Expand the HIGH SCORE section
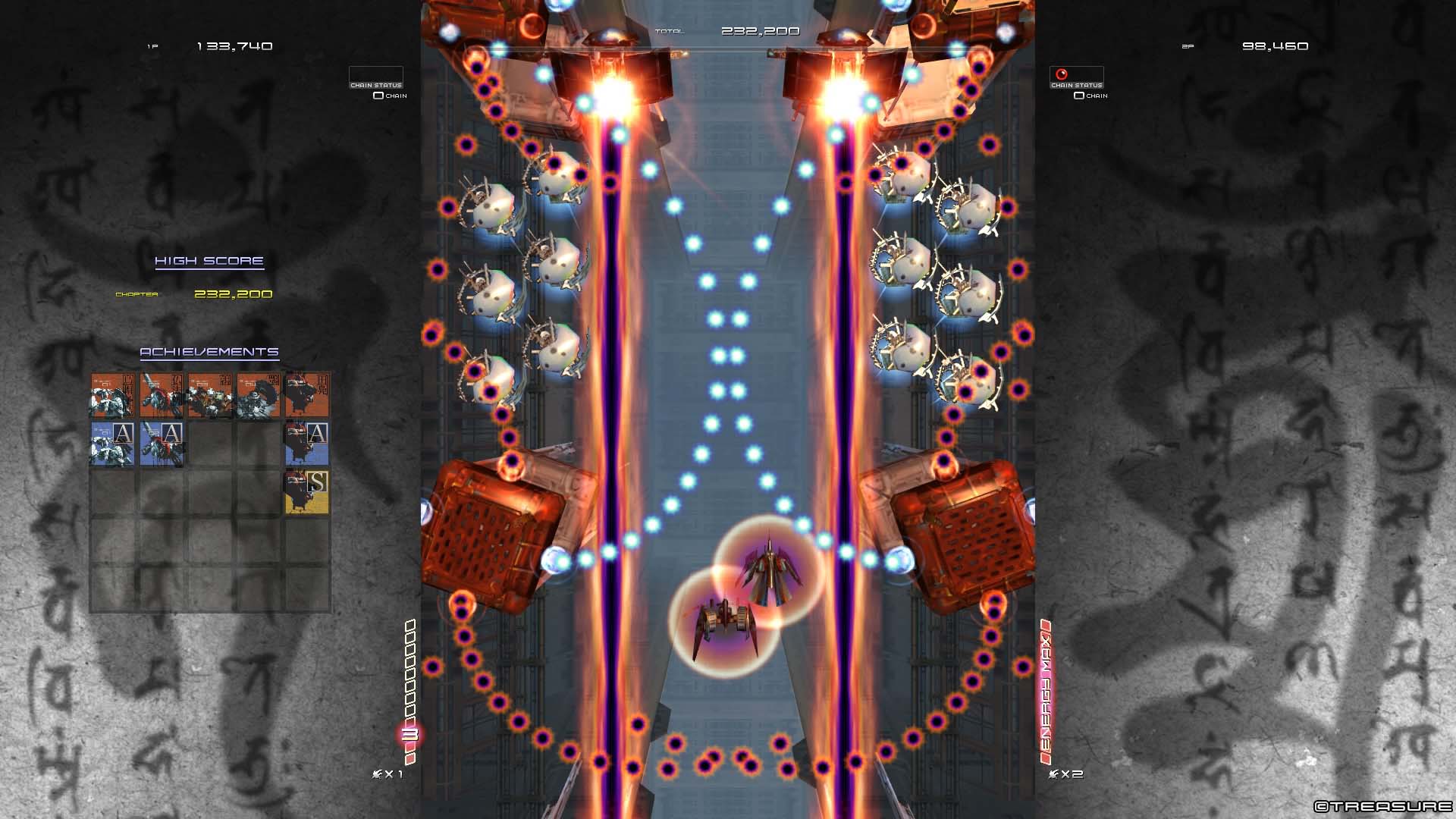 pyautogui.click(x=209, y=260)
